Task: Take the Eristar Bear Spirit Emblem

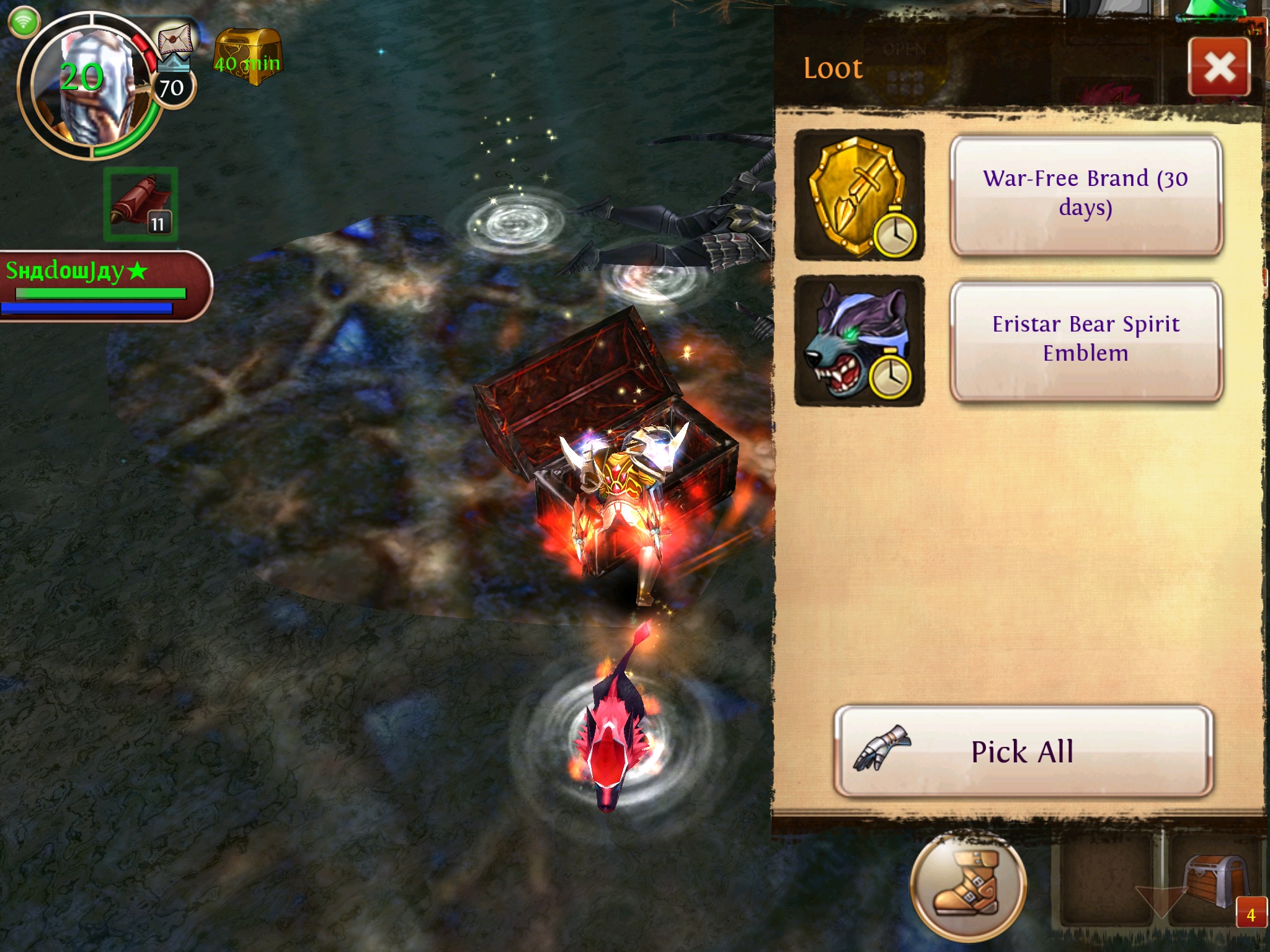Action: (1085, 339)
